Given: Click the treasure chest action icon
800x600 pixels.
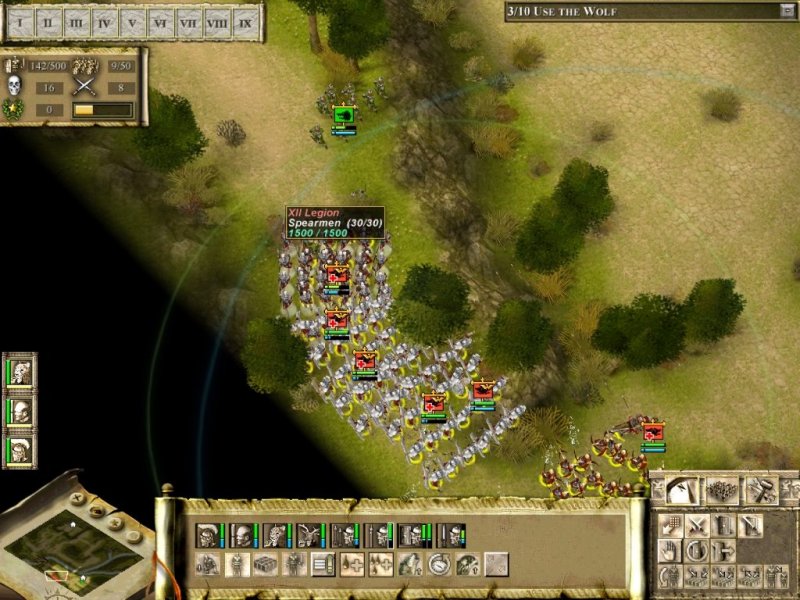Looking at the screenshot, I should point(265,564).
